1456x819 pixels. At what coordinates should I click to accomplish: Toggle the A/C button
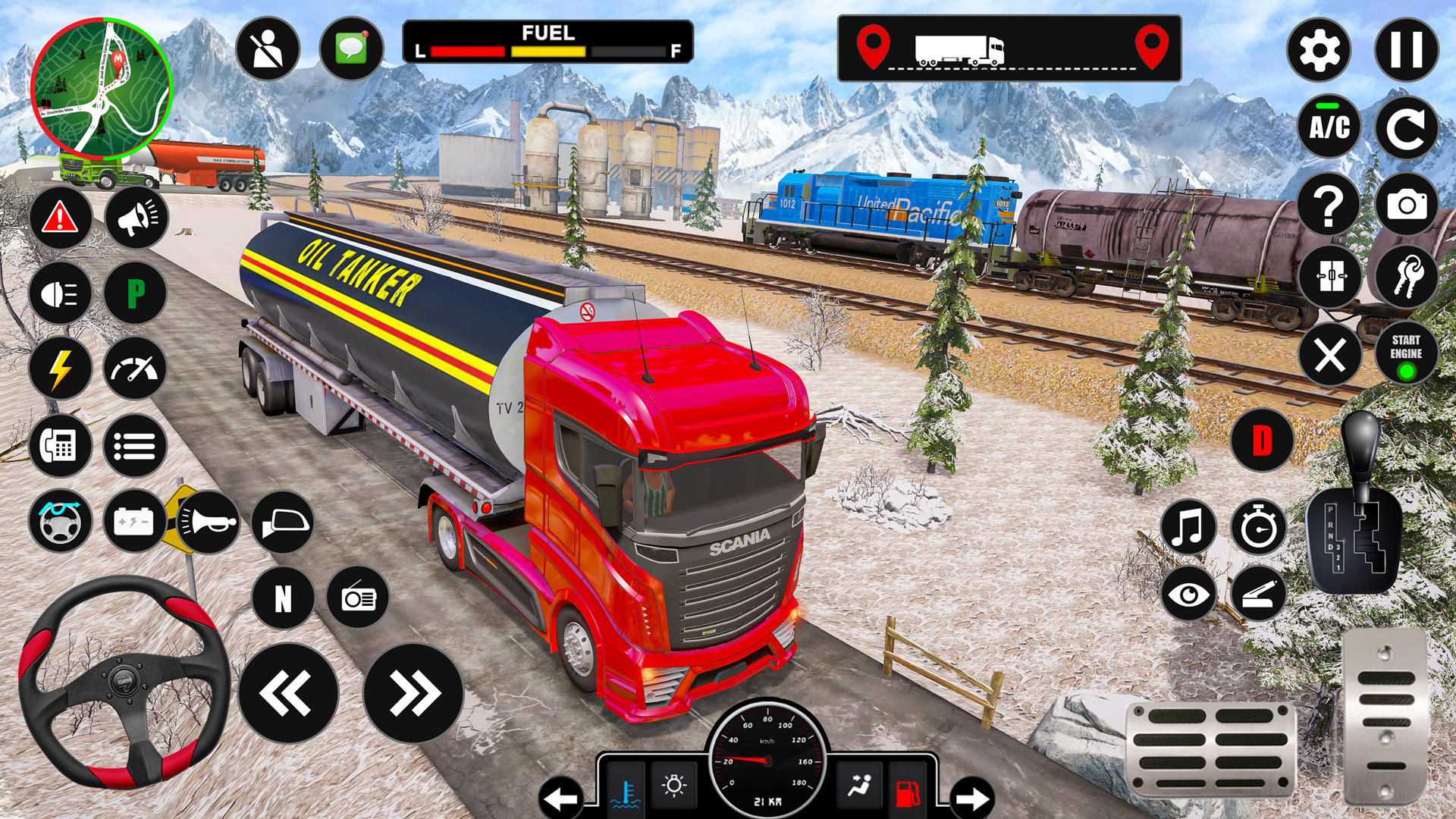(x=1329, y=127)
